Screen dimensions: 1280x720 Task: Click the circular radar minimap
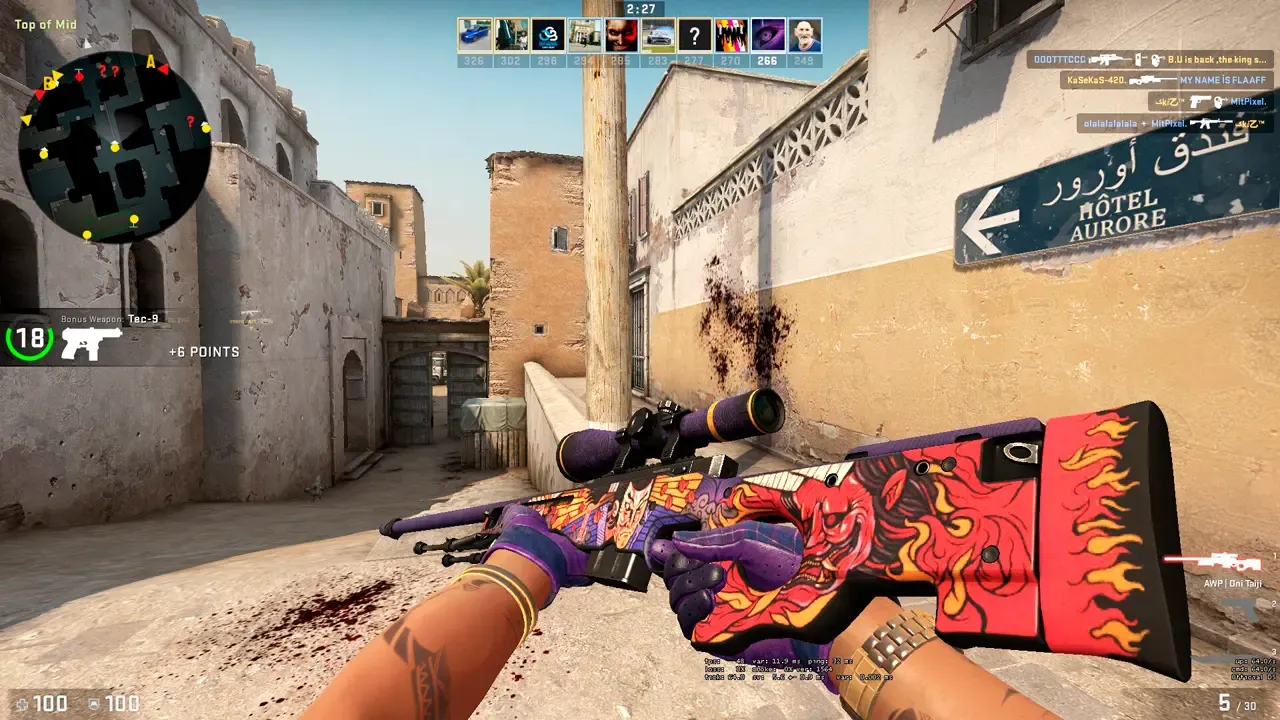(x=114, y=148)
